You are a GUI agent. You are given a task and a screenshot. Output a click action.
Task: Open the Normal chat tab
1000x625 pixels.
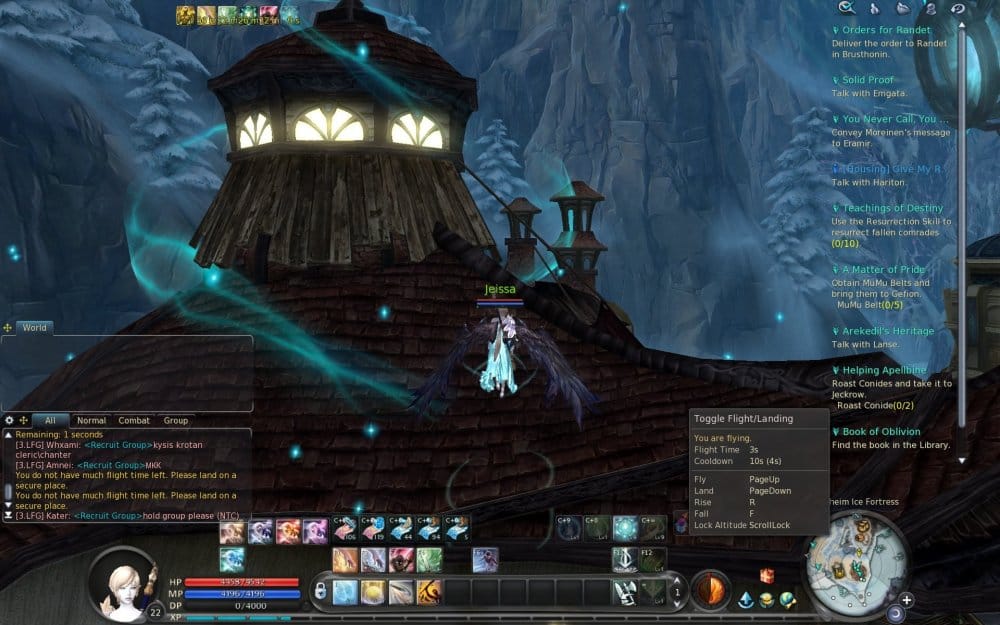click(91, 421)
